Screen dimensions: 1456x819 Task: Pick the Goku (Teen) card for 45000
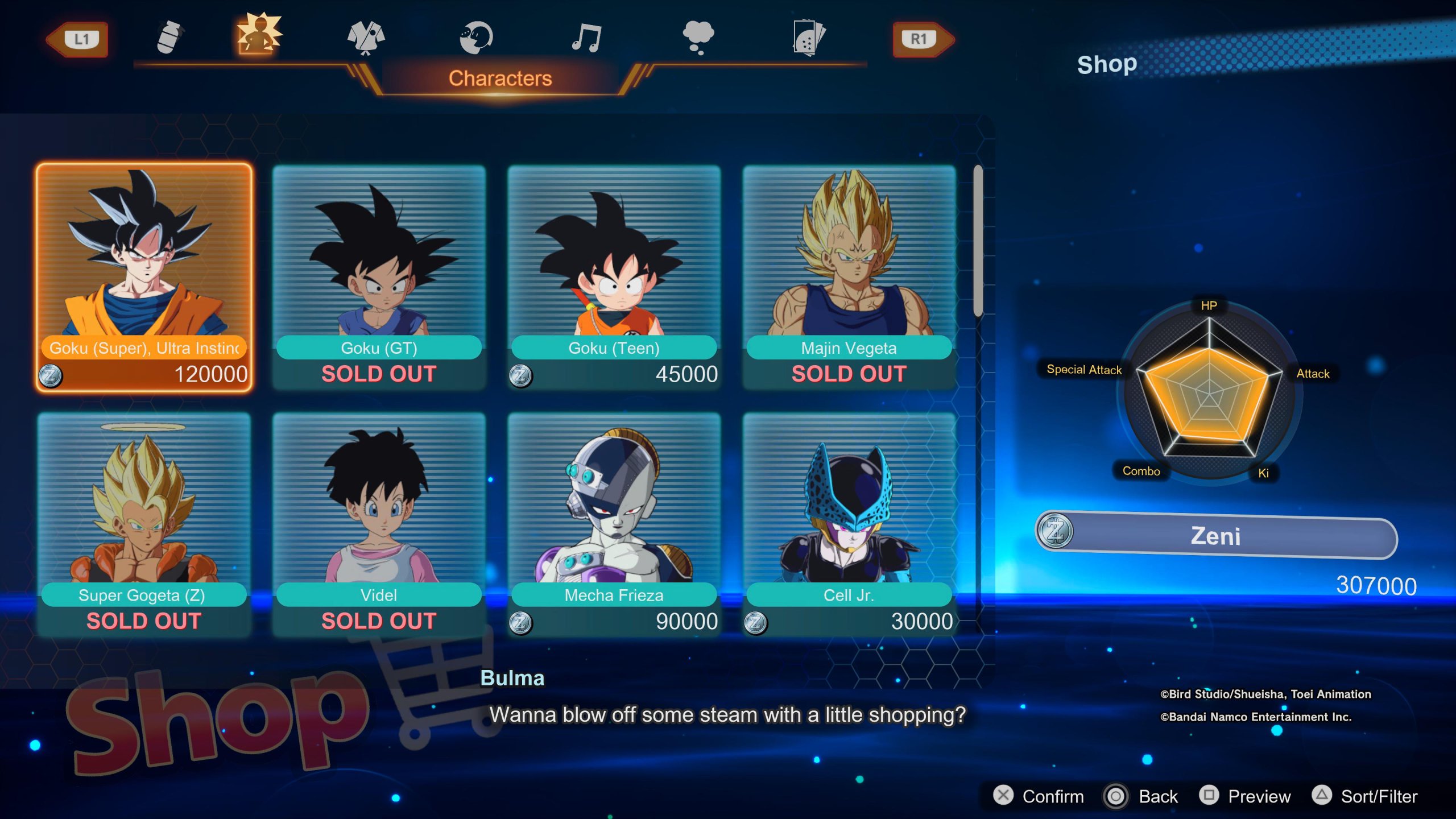tap(614, 277)
